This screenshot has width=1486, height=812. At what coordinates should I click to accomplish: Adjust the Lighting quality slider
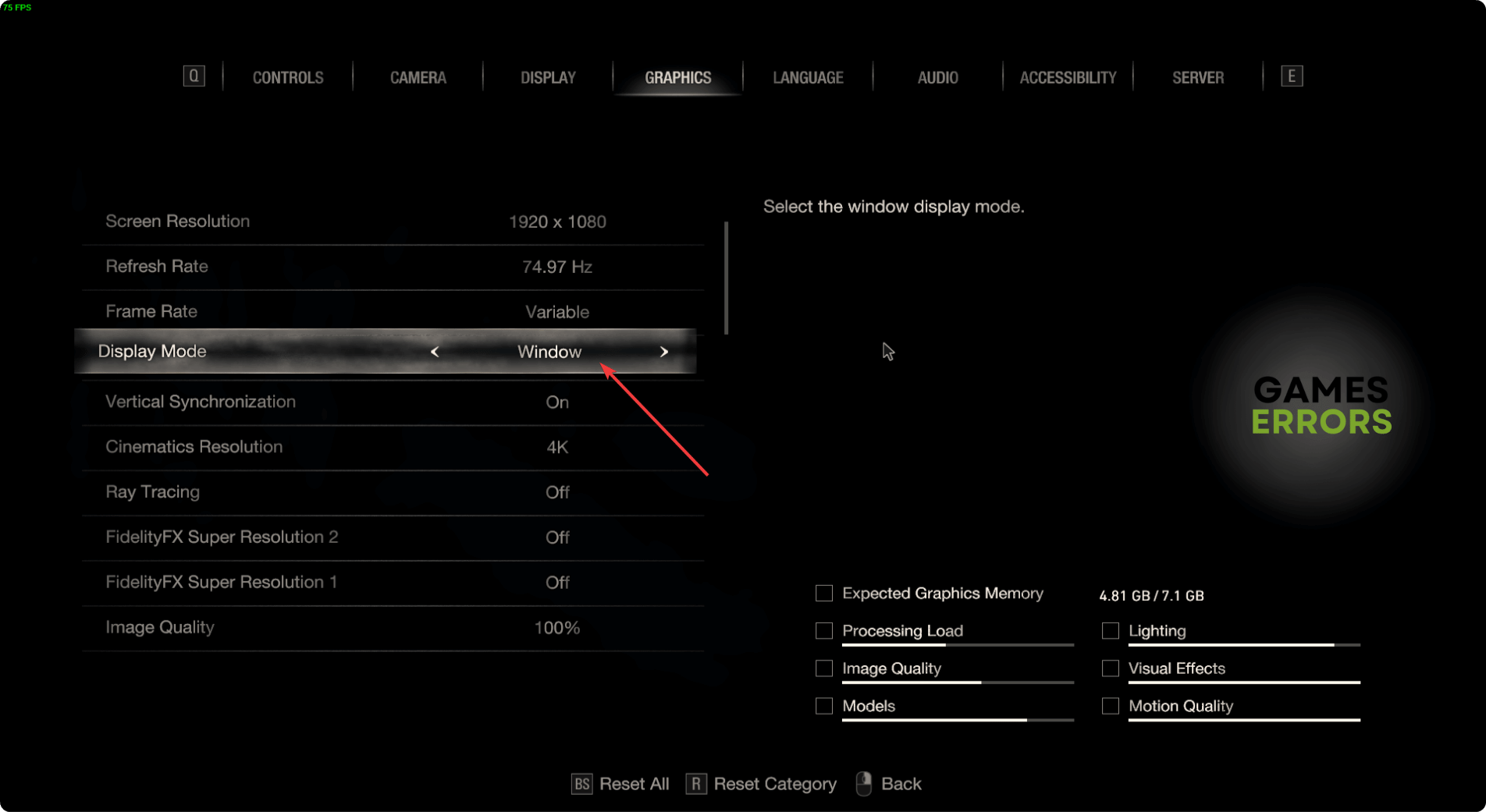1244,645
